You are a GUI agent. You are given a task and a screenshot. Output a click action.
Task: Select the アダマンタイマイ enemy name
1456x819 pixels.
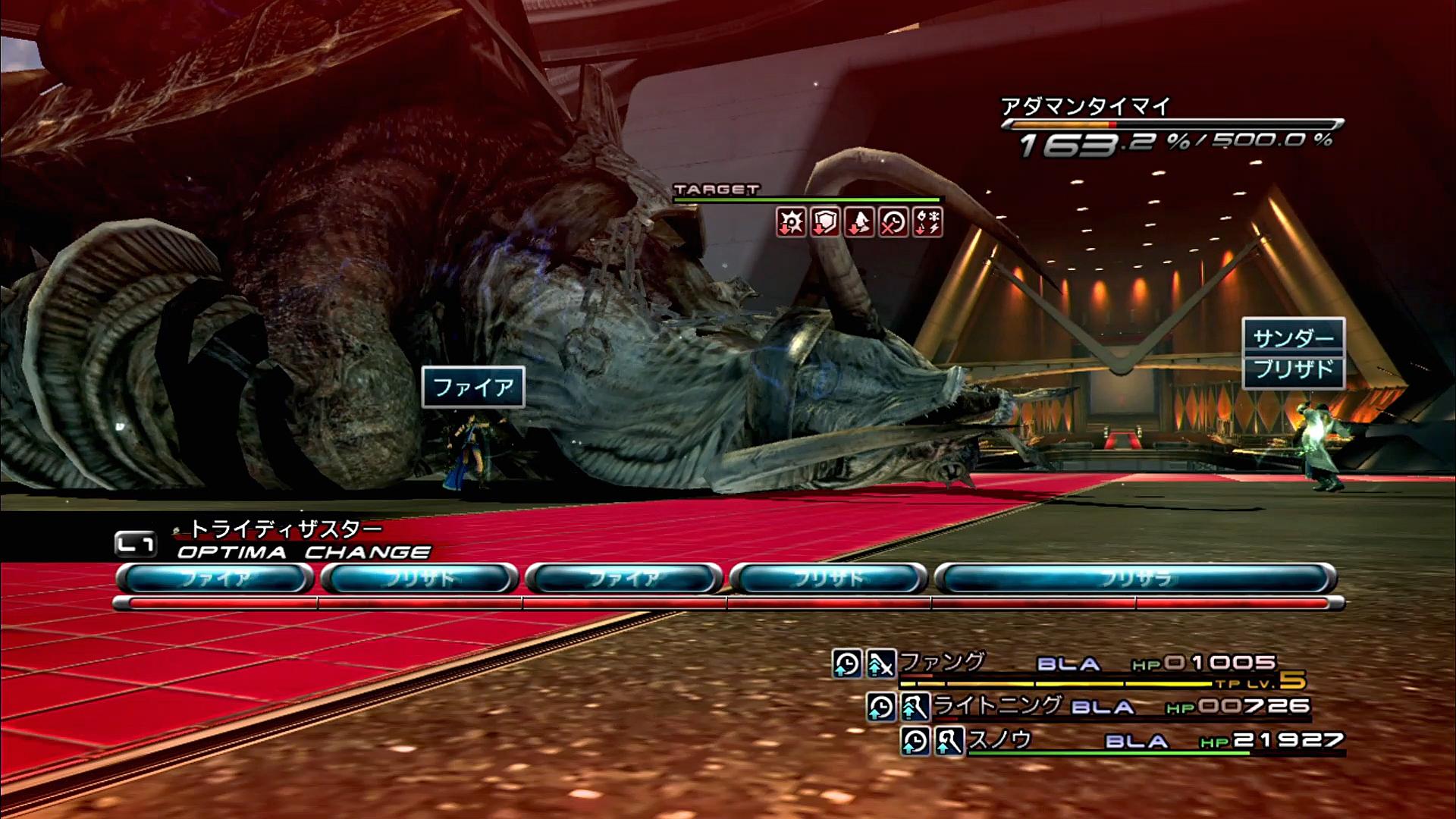tap(1086, 106)
